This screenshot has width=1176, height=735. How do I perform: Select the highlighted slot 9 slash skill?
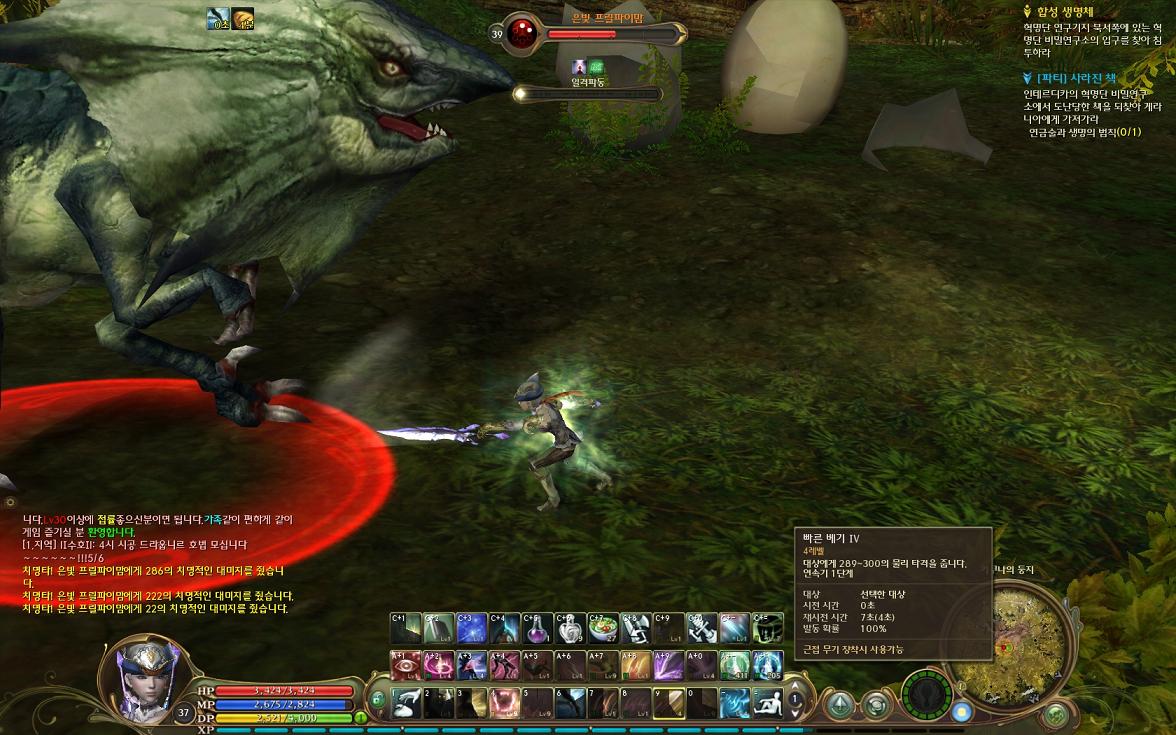[x=669, y=703]
